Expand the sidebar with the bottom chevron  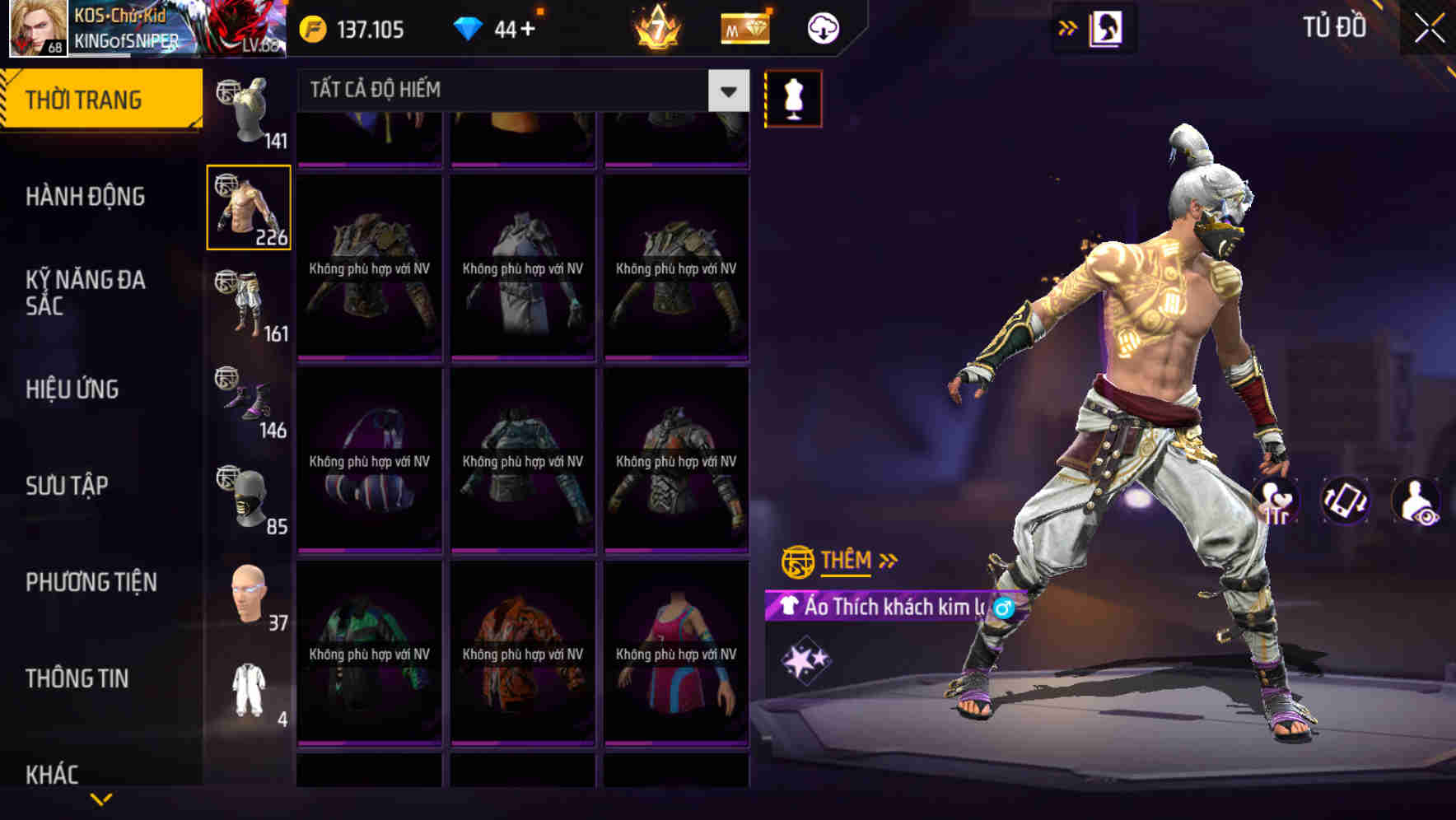pos(100,797)
